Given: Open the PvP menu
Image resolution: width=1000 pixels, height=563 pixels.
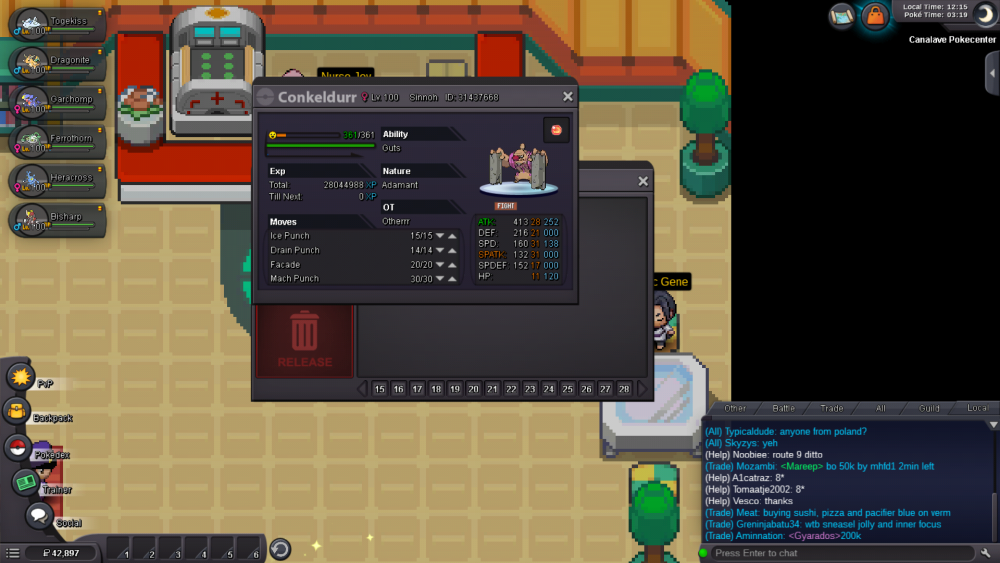Looking at the screenshot, I should point(21,376).
